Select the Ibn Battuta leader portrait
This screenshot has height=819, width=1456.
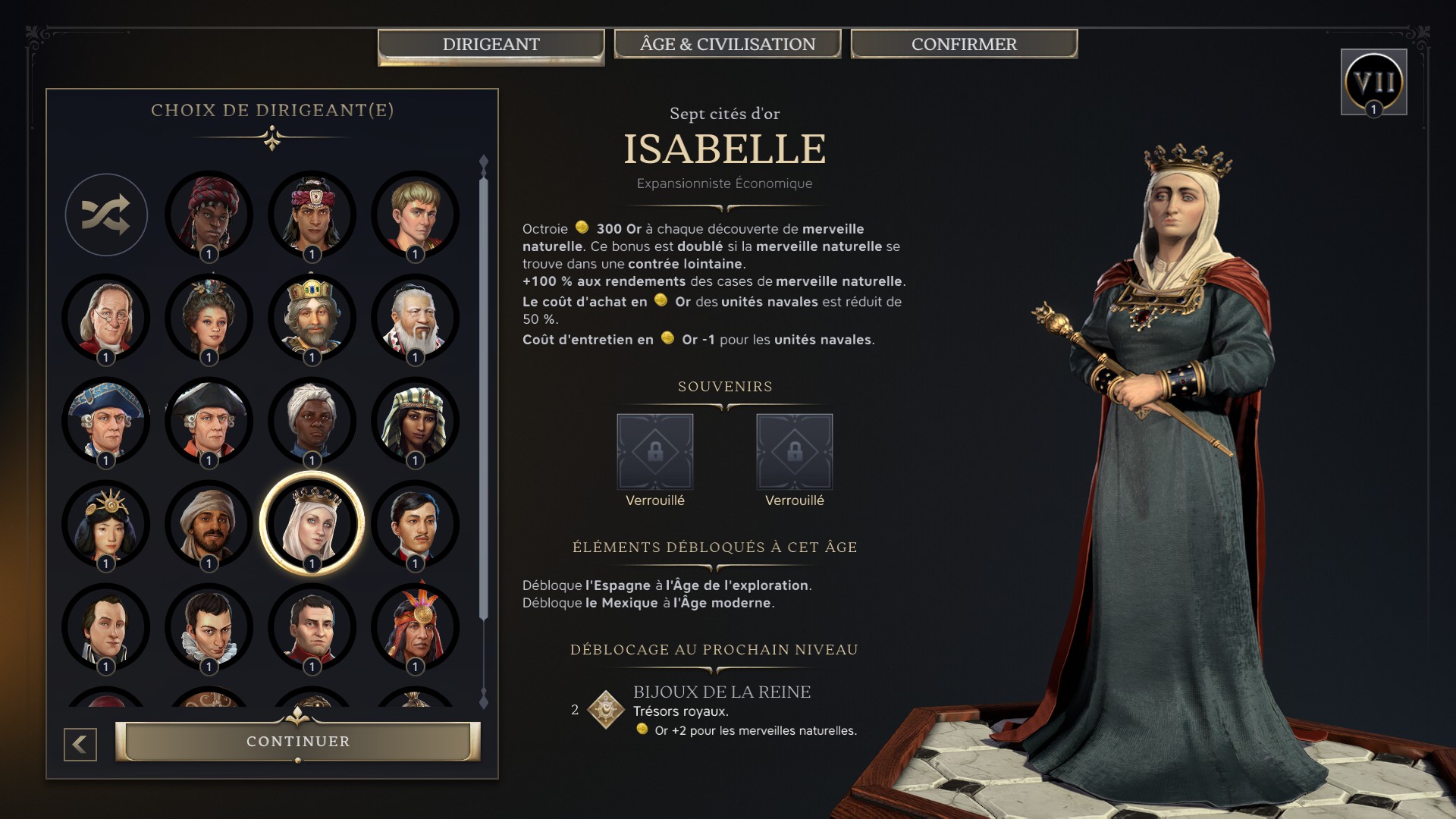pos(209,523)
